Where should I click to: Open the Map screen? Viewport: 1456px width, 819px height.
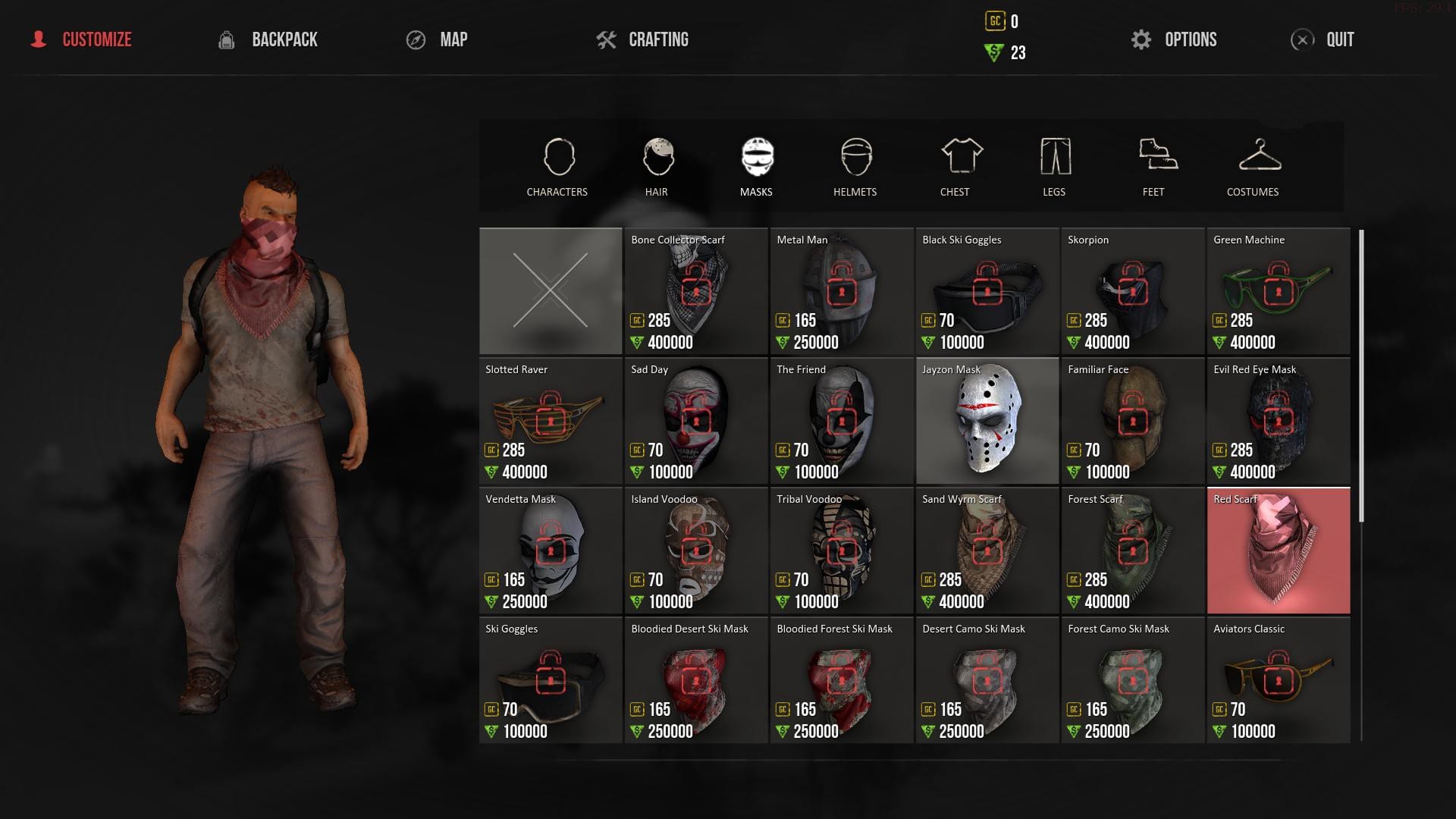tap(438, 39)
